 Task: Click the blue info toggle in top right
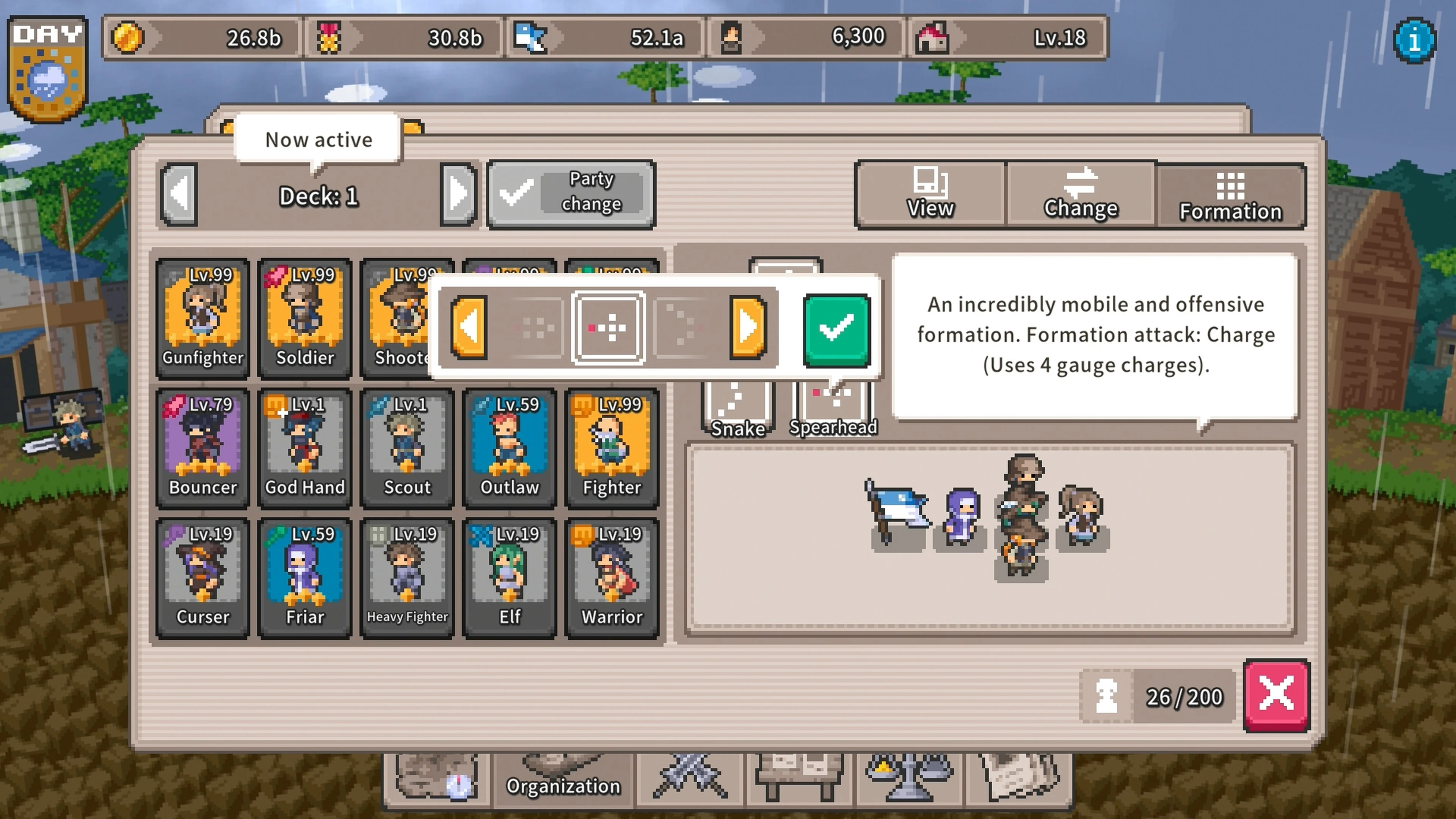[x=1415, y=39]
